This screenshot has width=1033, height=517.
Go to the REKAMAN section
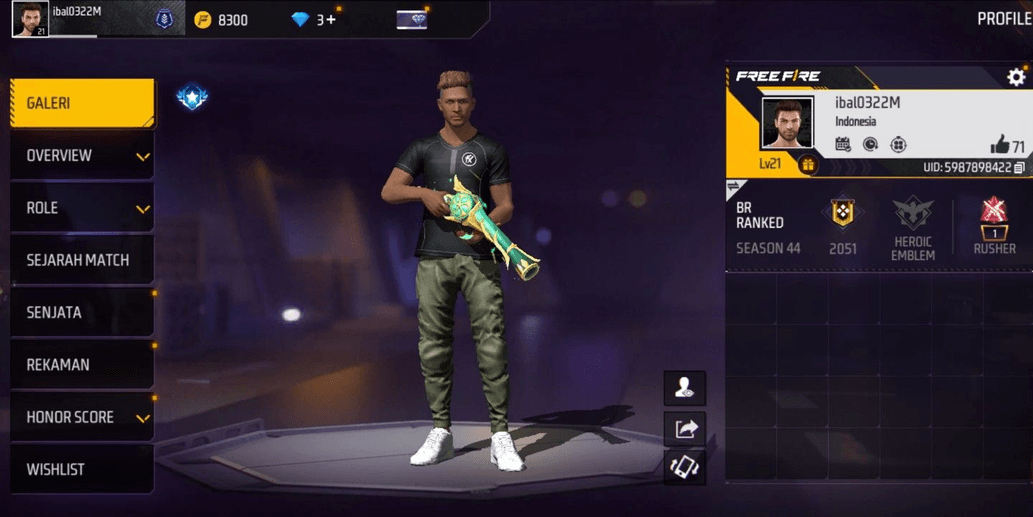[x=82, y=365]
